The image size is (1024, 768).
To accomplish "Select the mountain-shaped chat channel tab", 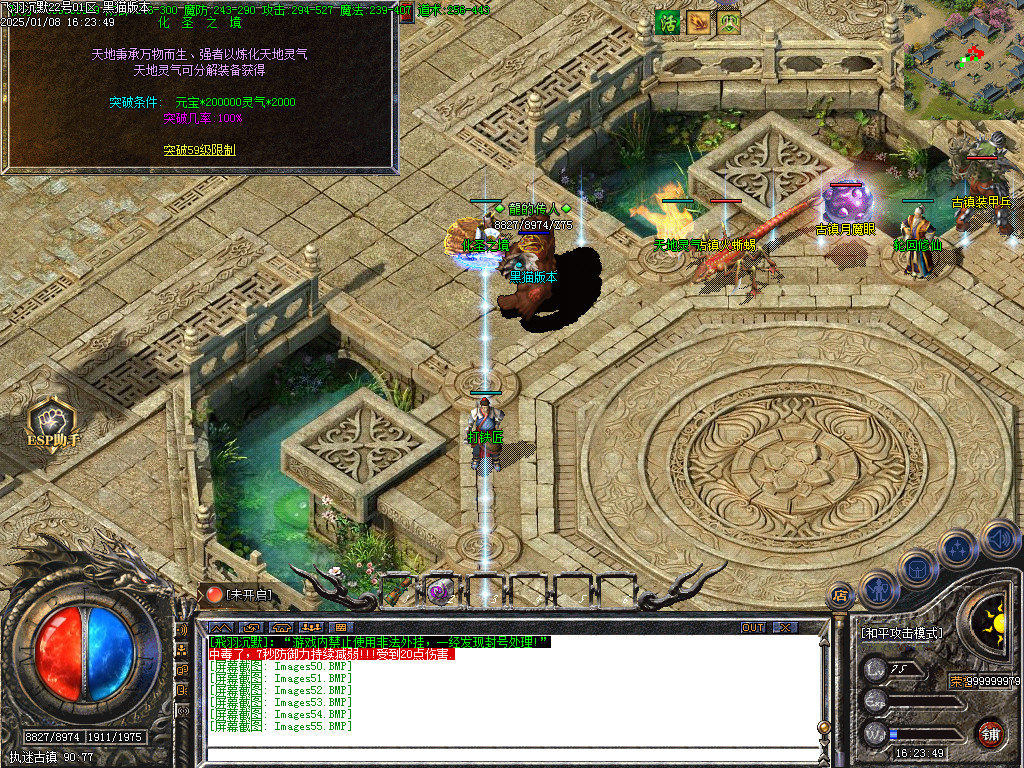I will [222, 627].
